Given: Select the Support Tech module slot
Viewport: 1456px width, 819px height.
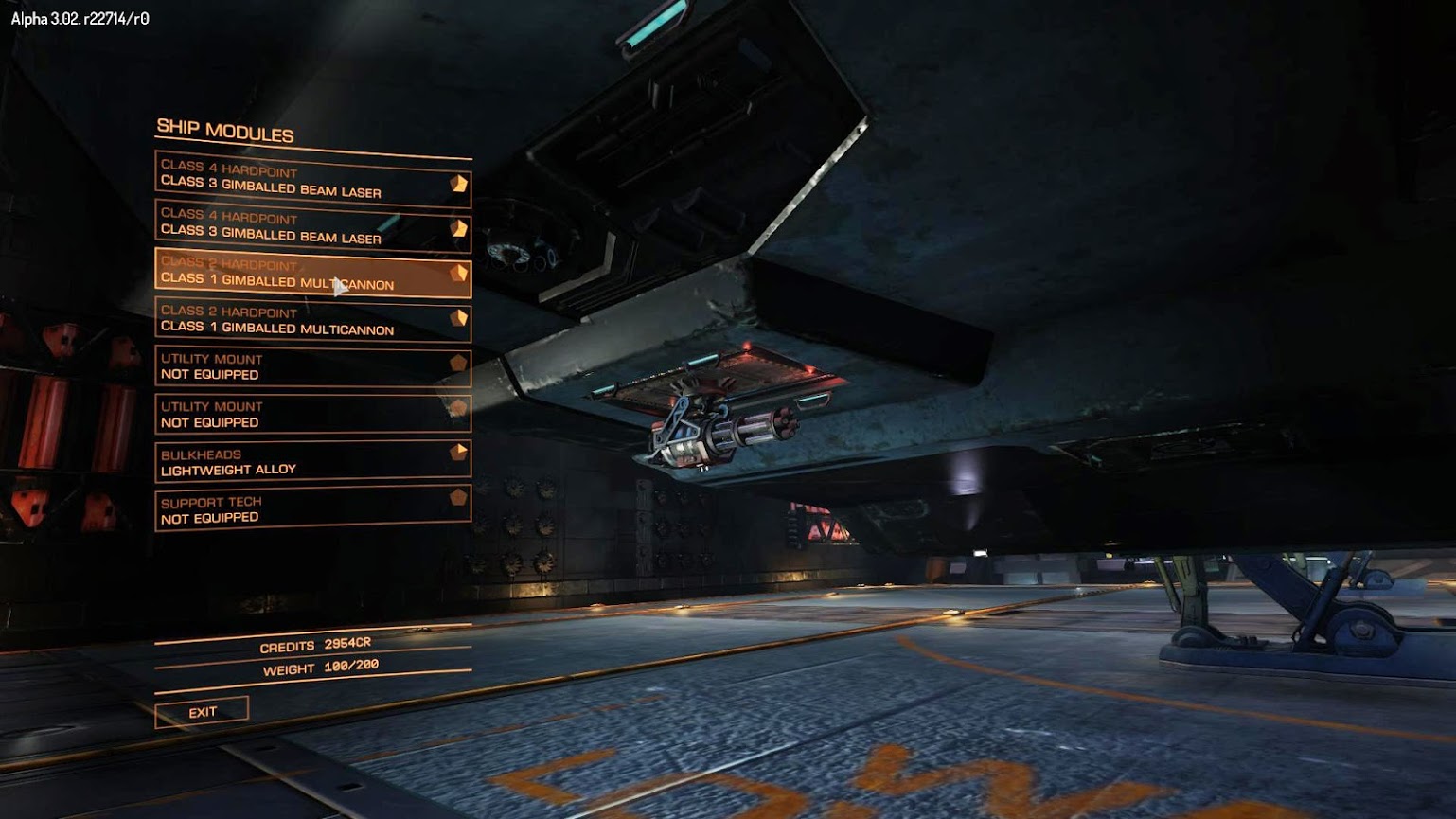Looking at the screenshot, I should pyautogui.click(x=312, y=509).
